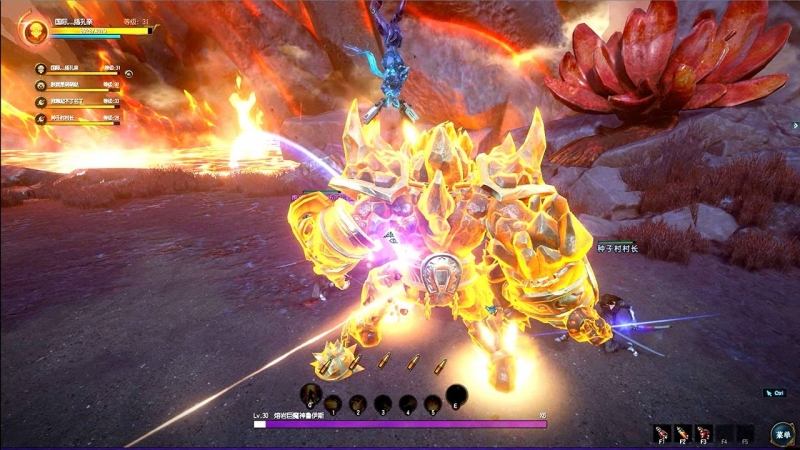800x450 pixels.
Task: Open the 菜单 menu button
Action: (x=782, y=433)
